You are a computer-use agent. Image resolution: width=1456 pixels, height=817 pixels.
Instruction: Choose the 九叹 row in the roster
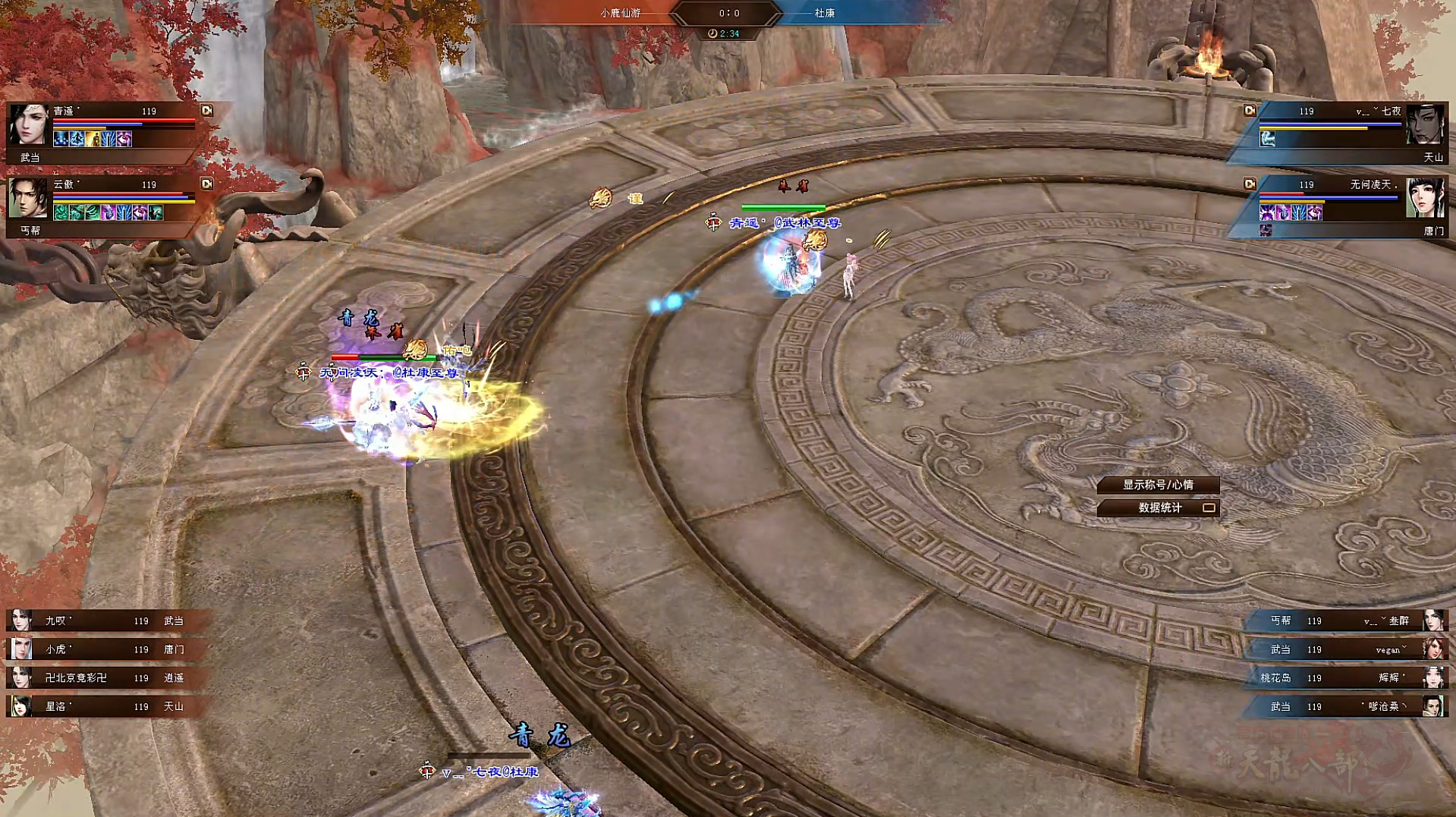click(x=106, y=621)
